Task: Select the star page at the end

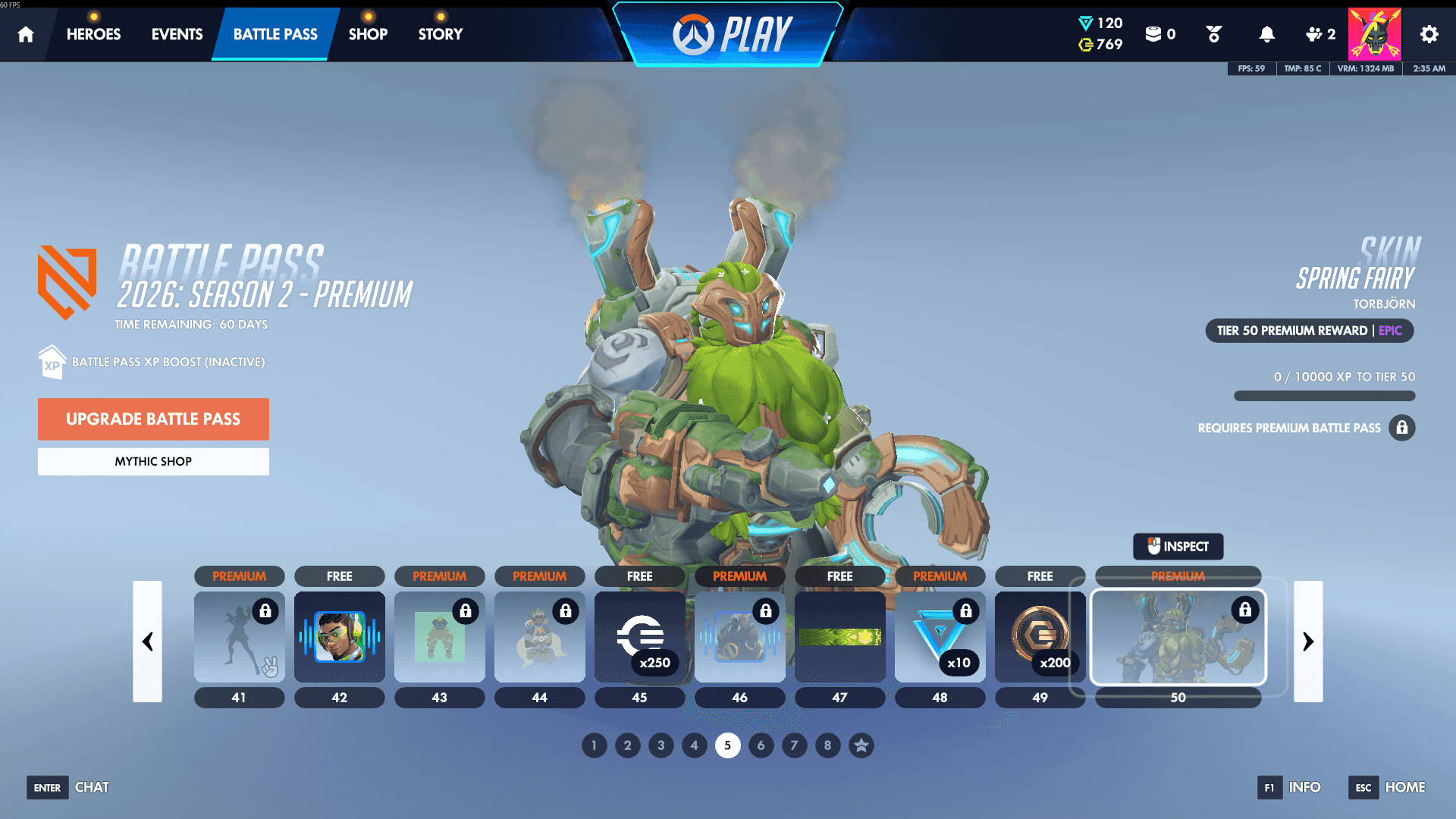Action: pos(861,745)
